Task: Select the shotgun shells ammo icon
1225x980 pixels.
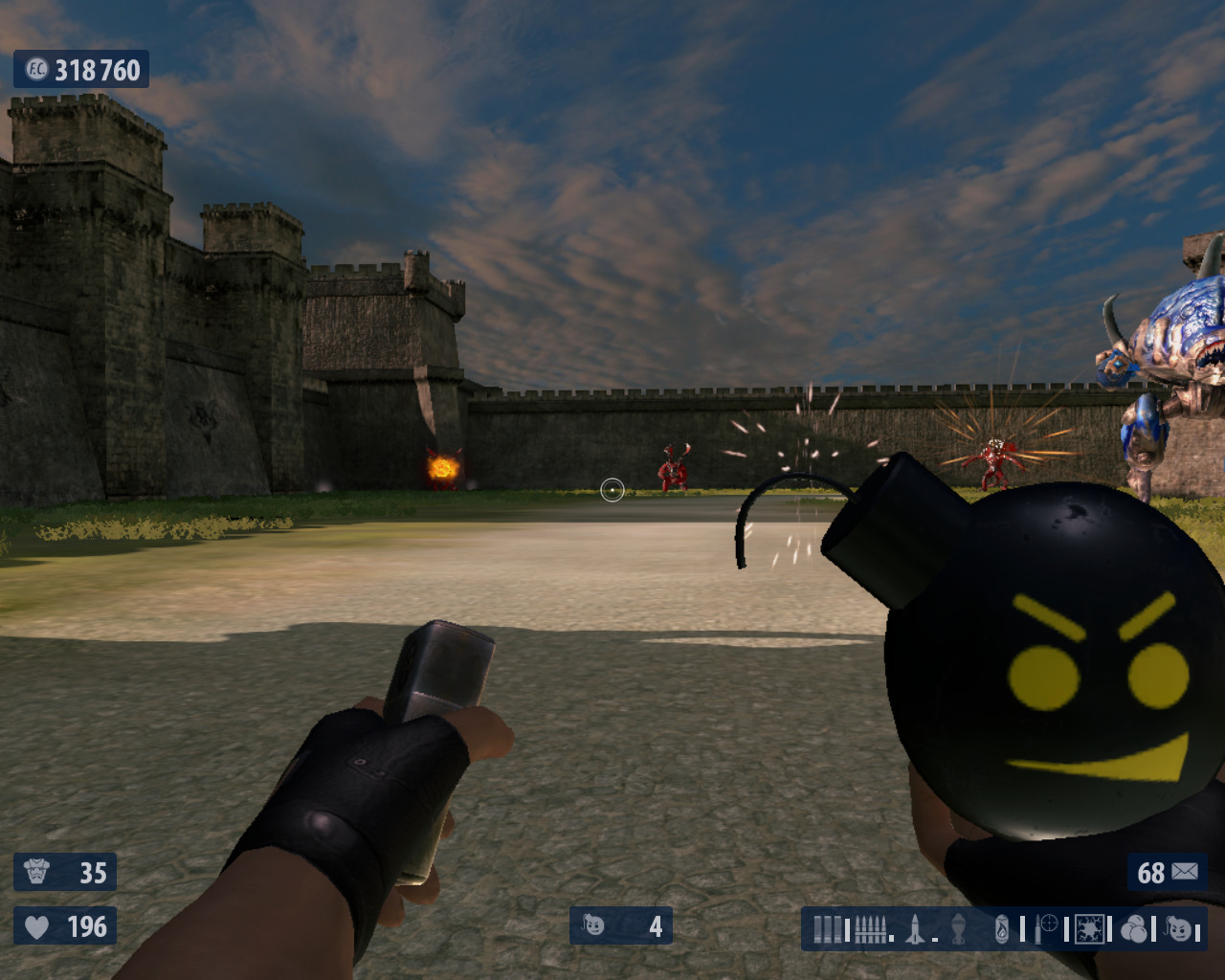Action: [x=828, y=929]
